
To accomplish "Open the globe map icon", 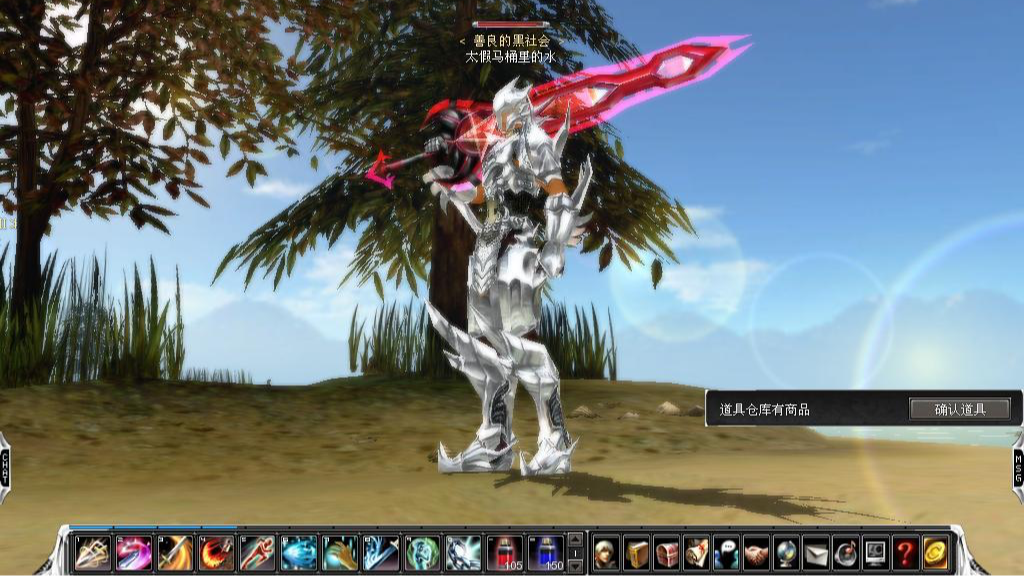I will (x=786, y=552).
